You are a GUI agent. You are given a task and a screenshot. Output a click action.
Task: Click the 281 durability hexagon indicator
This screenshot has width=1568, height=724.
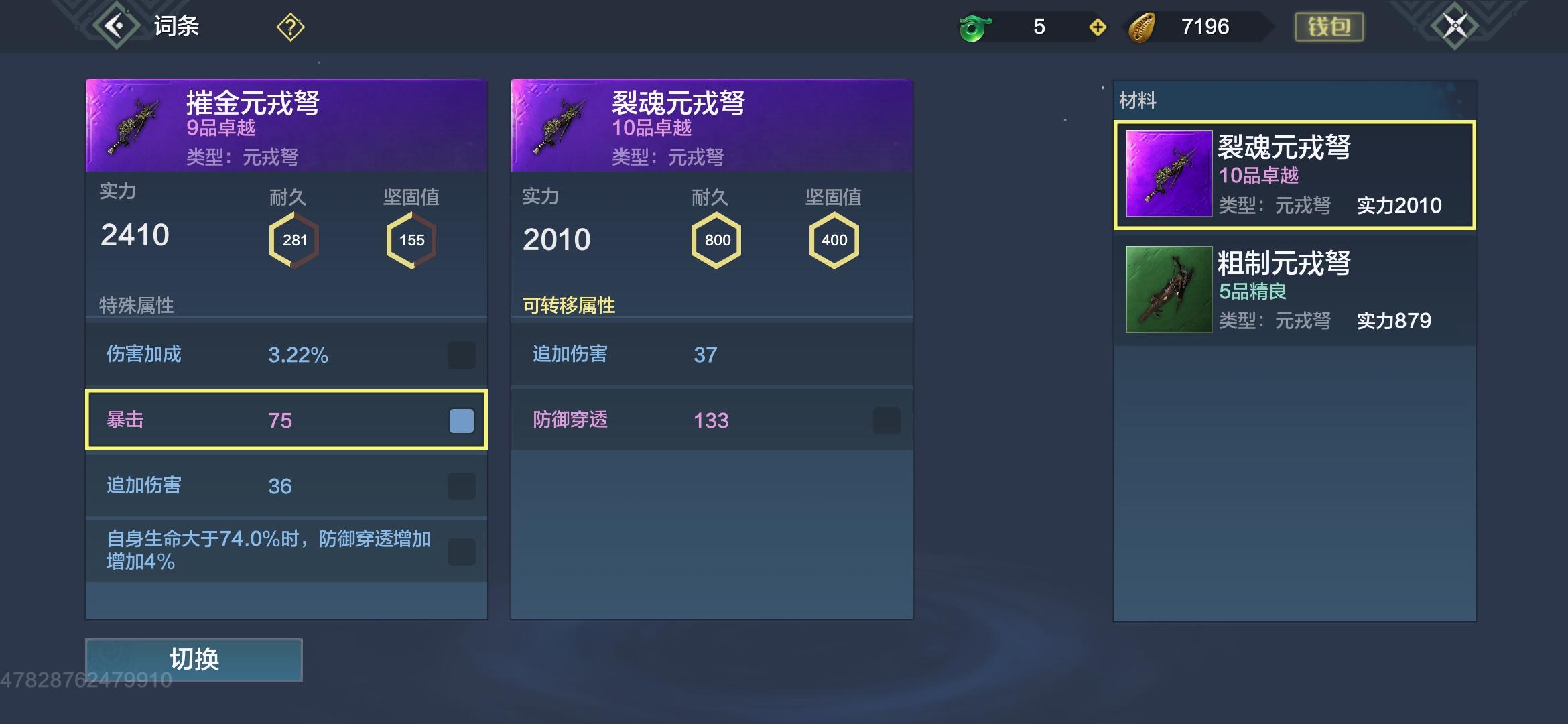click(x=294, y=239)
